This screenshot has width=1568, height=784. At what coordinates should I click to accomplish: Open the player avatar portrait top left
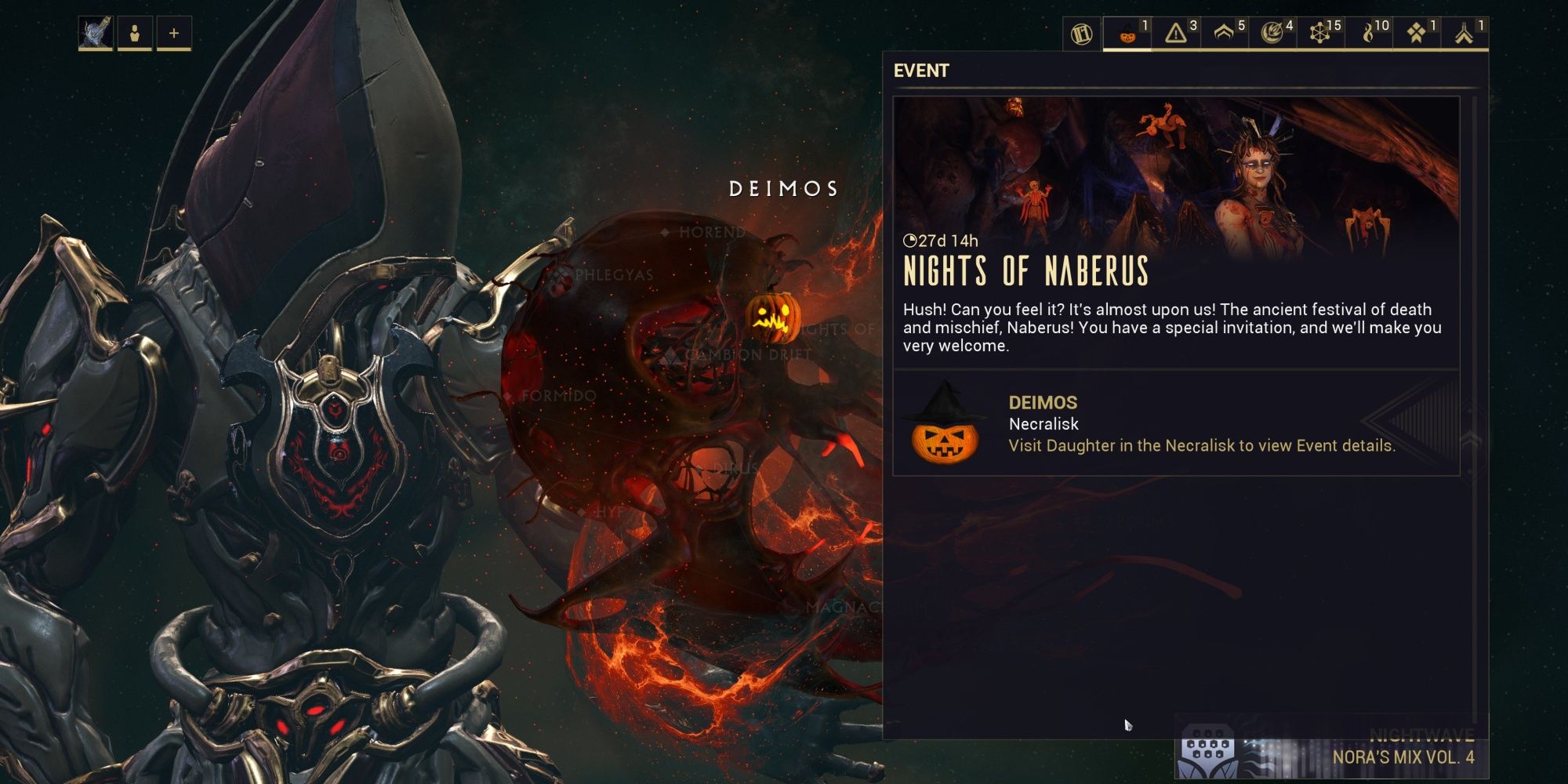tap(96, 31)
